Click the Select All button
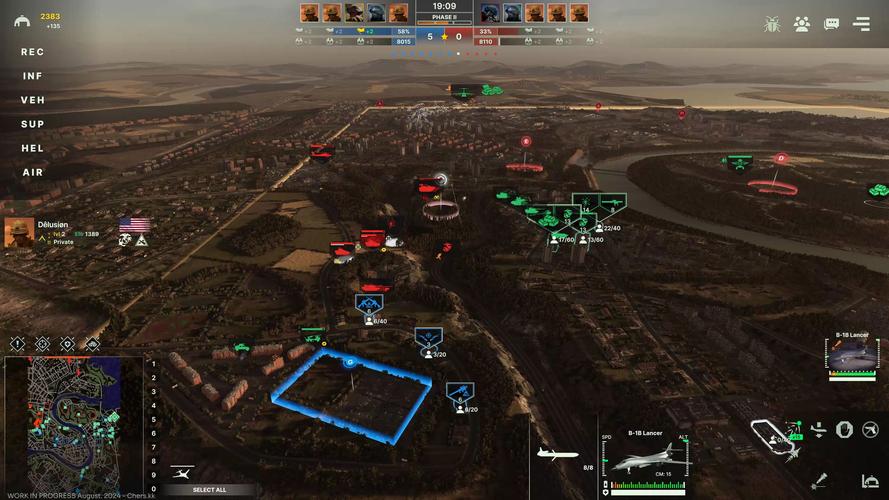889x500 pixels. pos(209,490)
